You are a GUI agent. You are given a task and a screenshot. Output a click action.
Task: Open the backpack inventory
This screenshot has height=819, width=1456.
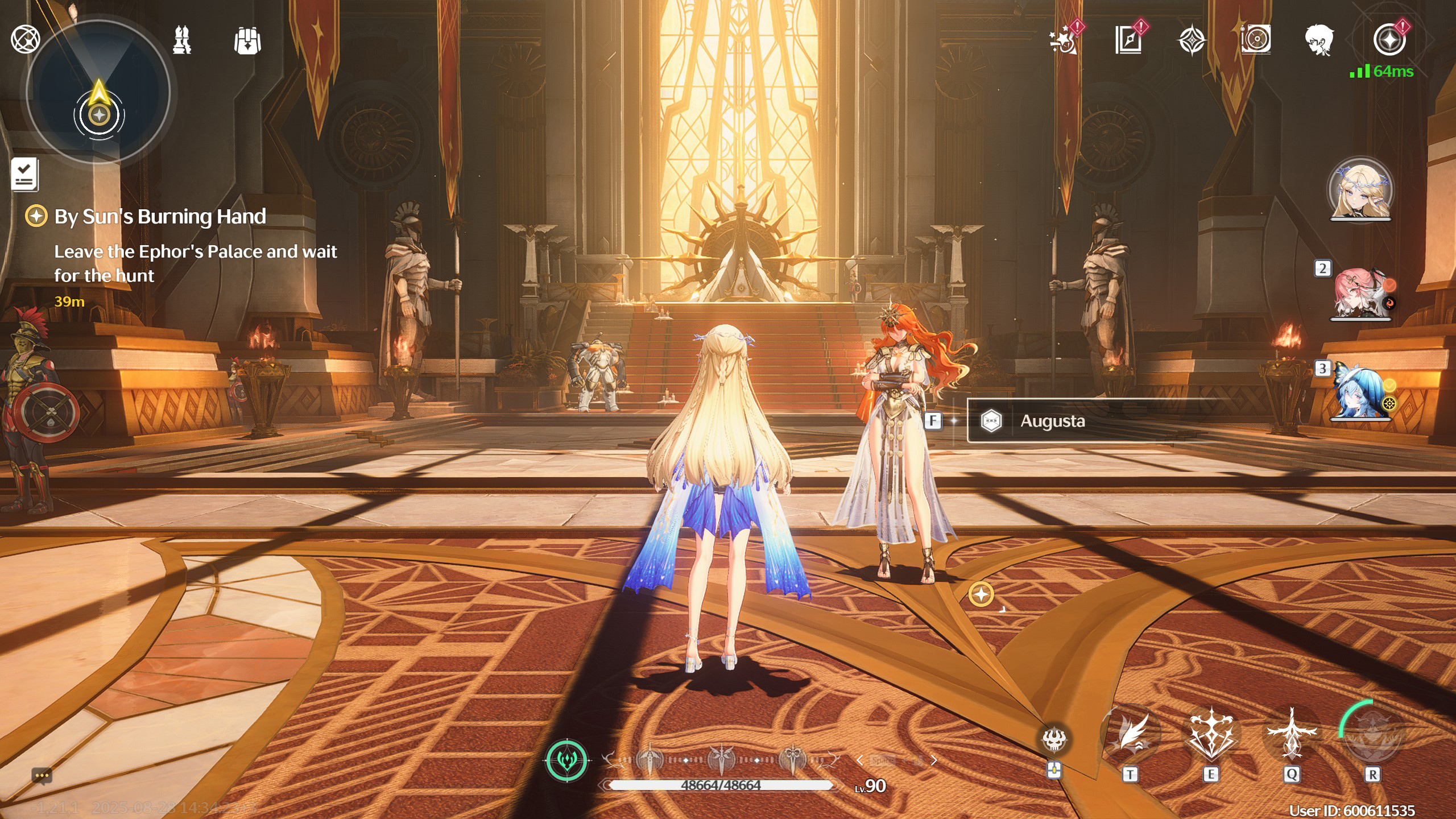pyautogui.click(x=247, y=41)
